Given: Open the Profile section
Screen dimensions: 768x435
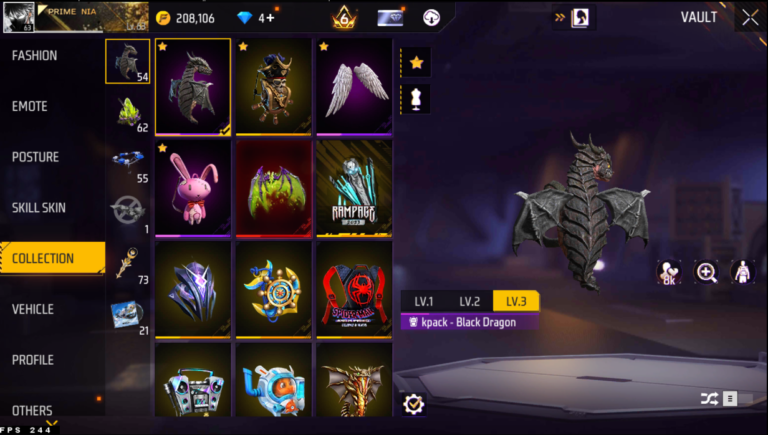Looking at the screenshot, I should tap(33, 360).
